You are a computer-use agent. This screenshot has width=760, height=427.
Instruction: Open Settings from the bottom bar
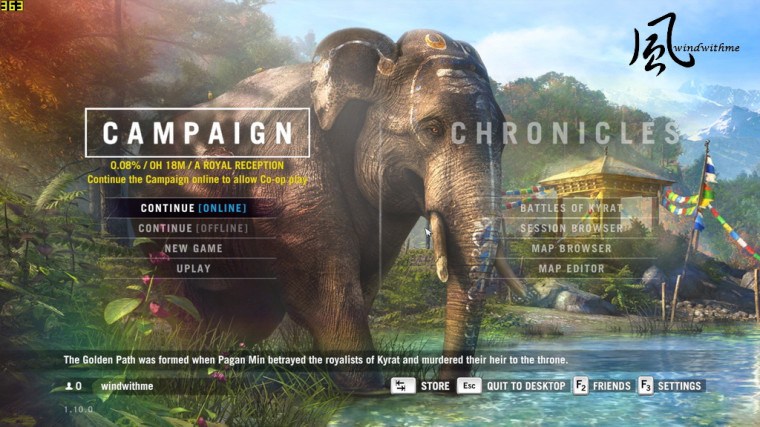point(671,386)
